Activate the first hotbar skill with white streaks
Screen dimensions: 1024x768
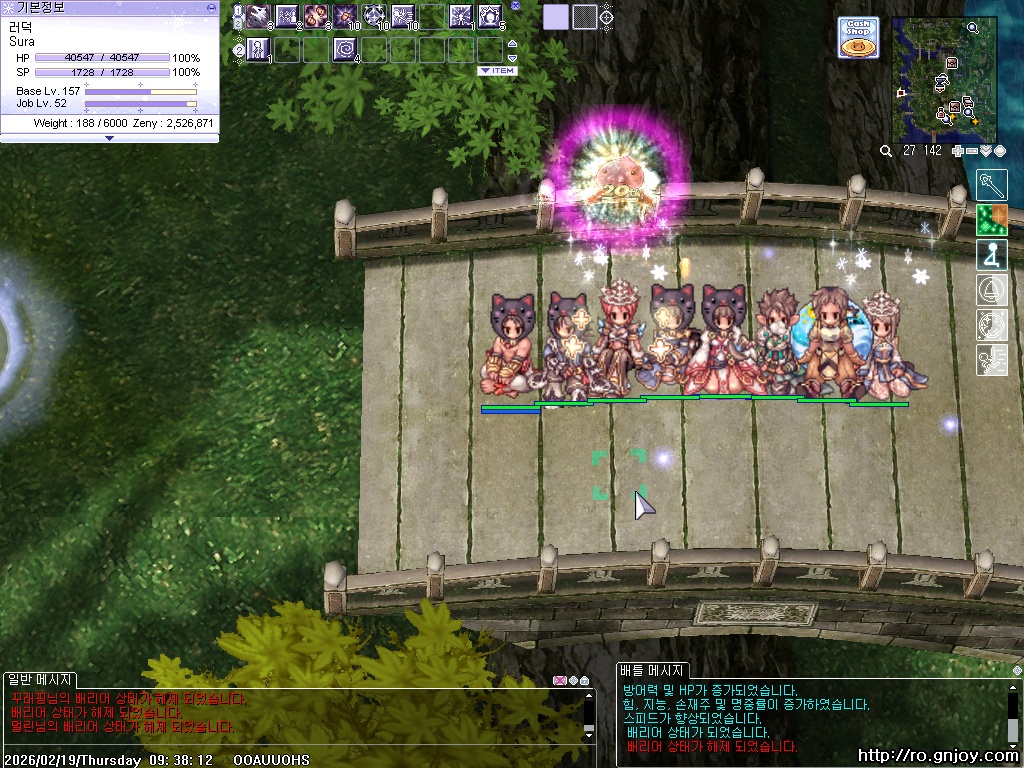pos(258,16)
